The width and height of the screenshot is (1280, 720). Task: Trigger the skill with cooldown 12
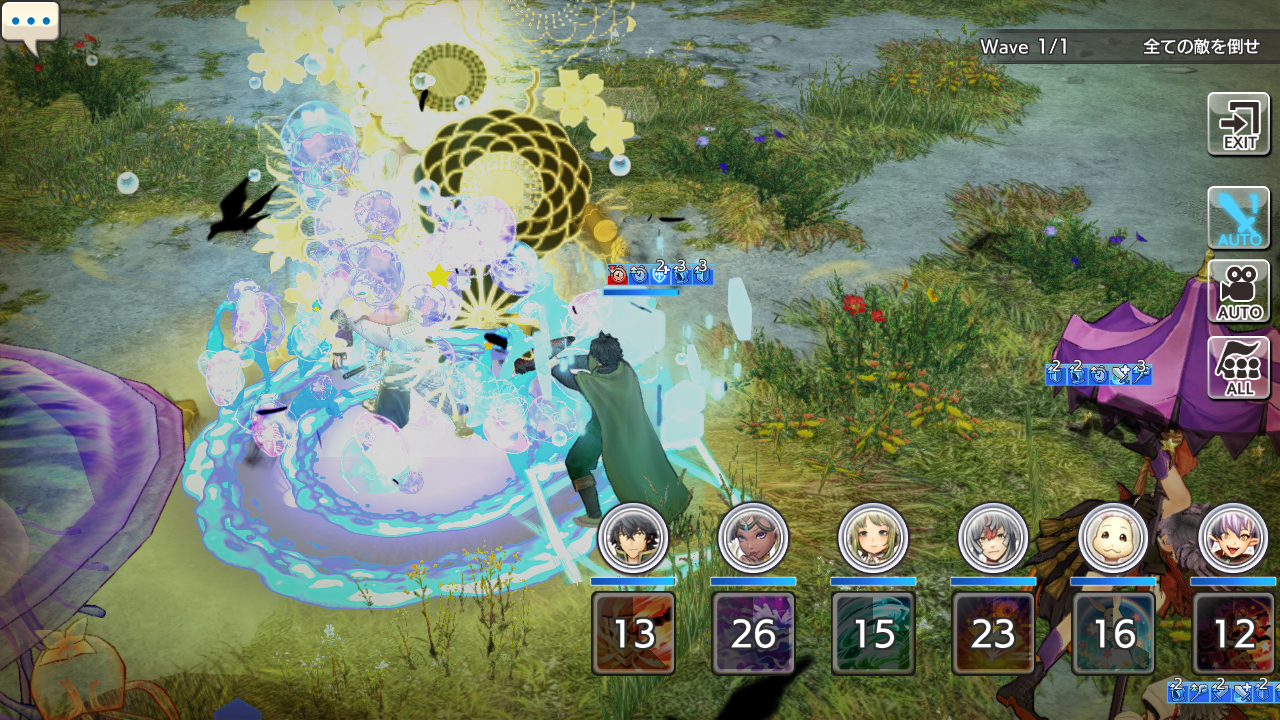[x=1233, y=633]
